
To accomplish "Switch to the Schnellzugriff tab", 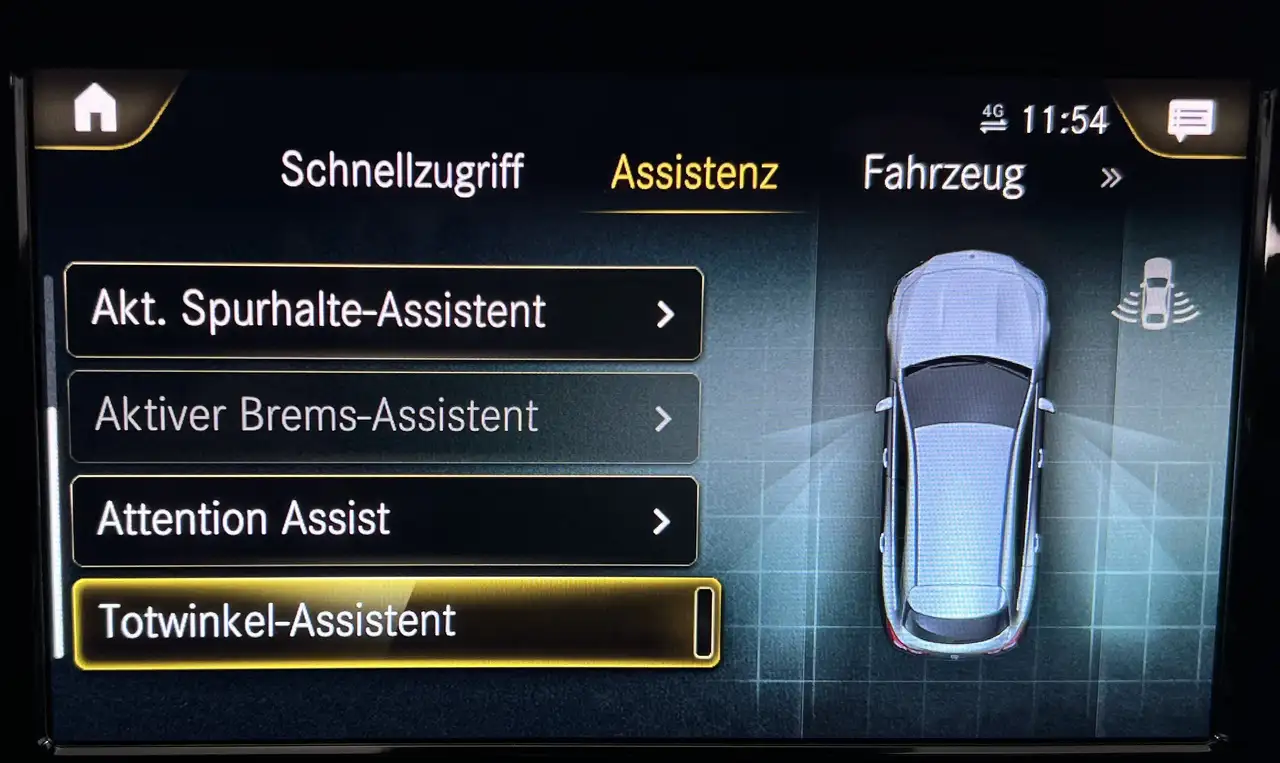I will coord(402,172).
